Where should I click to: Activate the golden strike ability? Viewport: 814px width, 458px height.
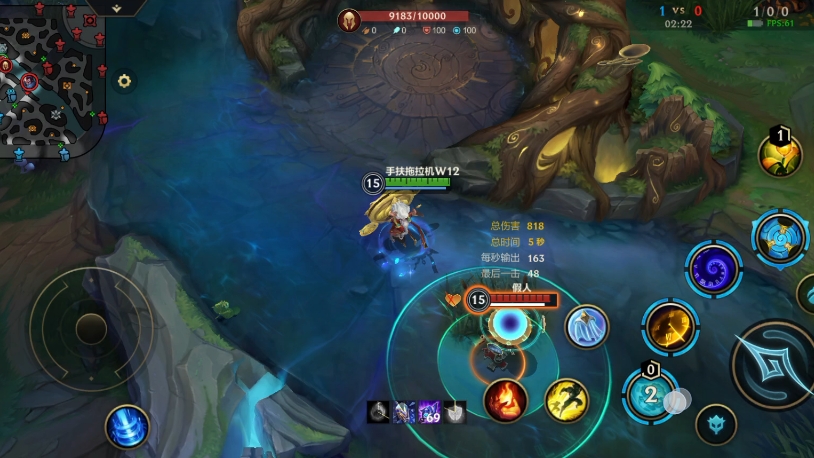coord(670,326)
